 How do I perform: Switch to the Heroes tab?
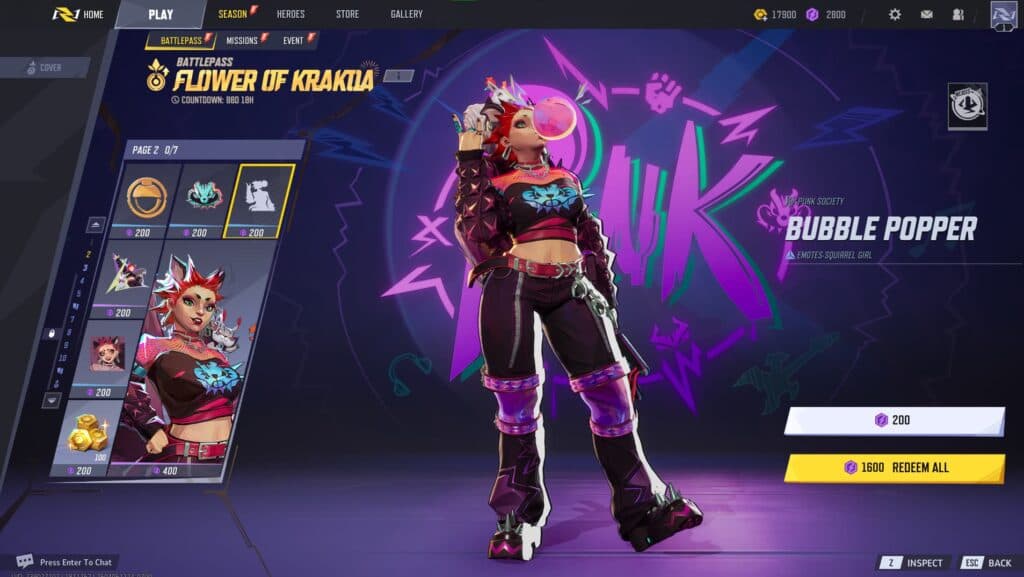click(290, 14)
